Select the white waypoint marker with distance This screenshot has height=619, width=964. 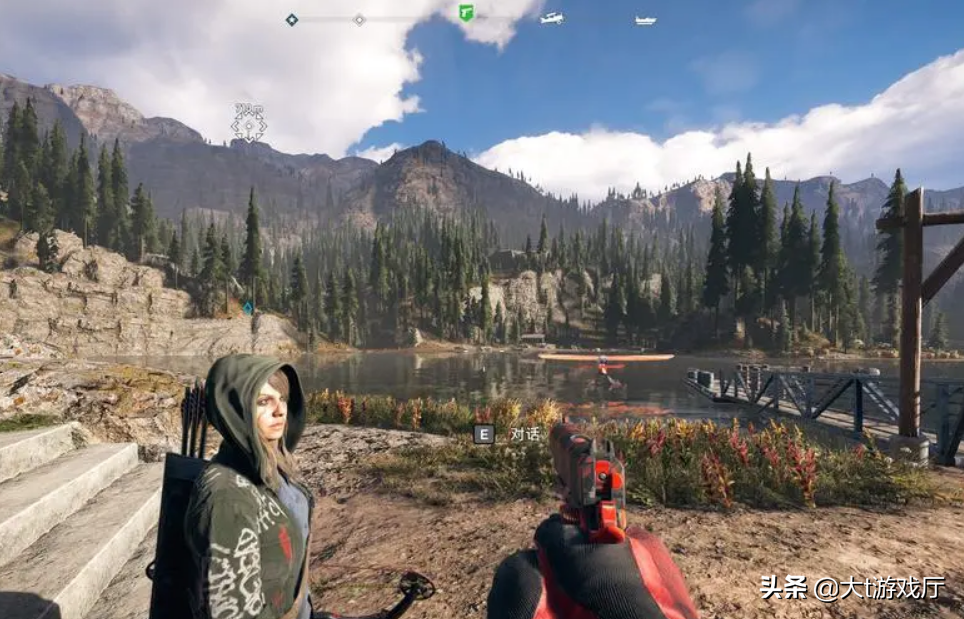(x=249, y=124)
